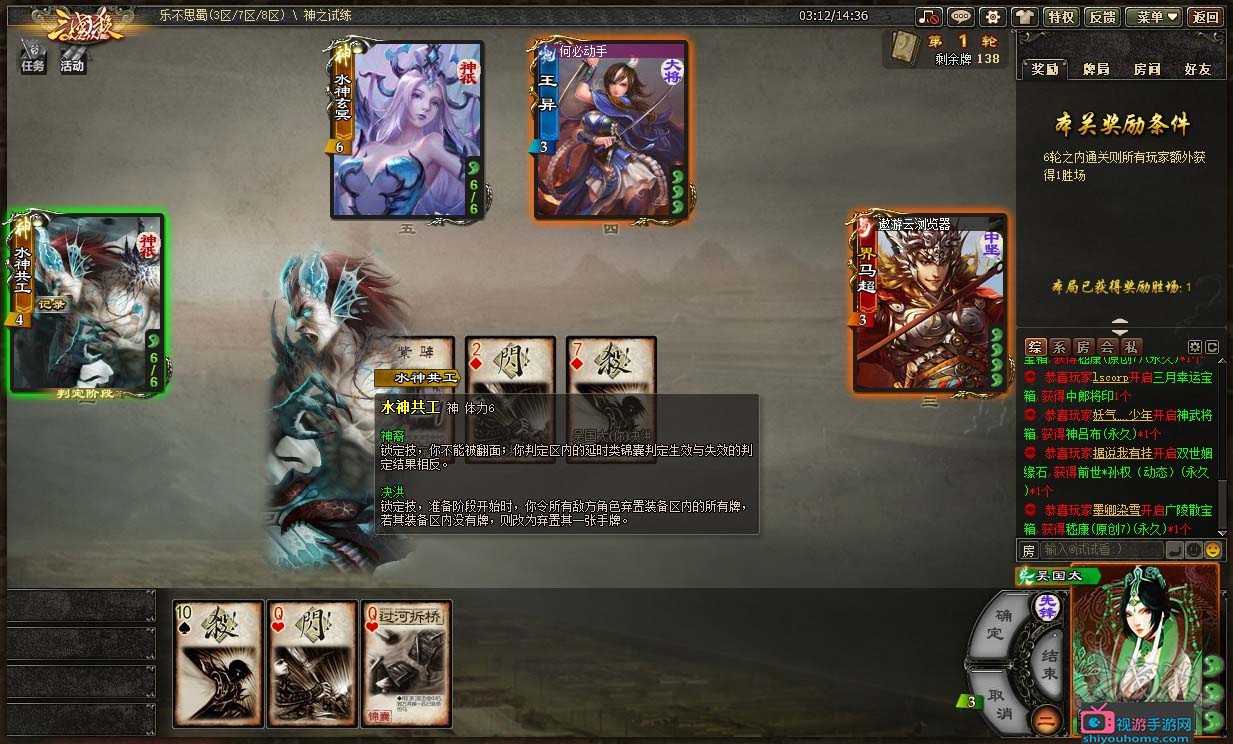Screen dimensions: 1233x744
Task: Expand the 菜单 dropdown menu
Action: 1153,17
